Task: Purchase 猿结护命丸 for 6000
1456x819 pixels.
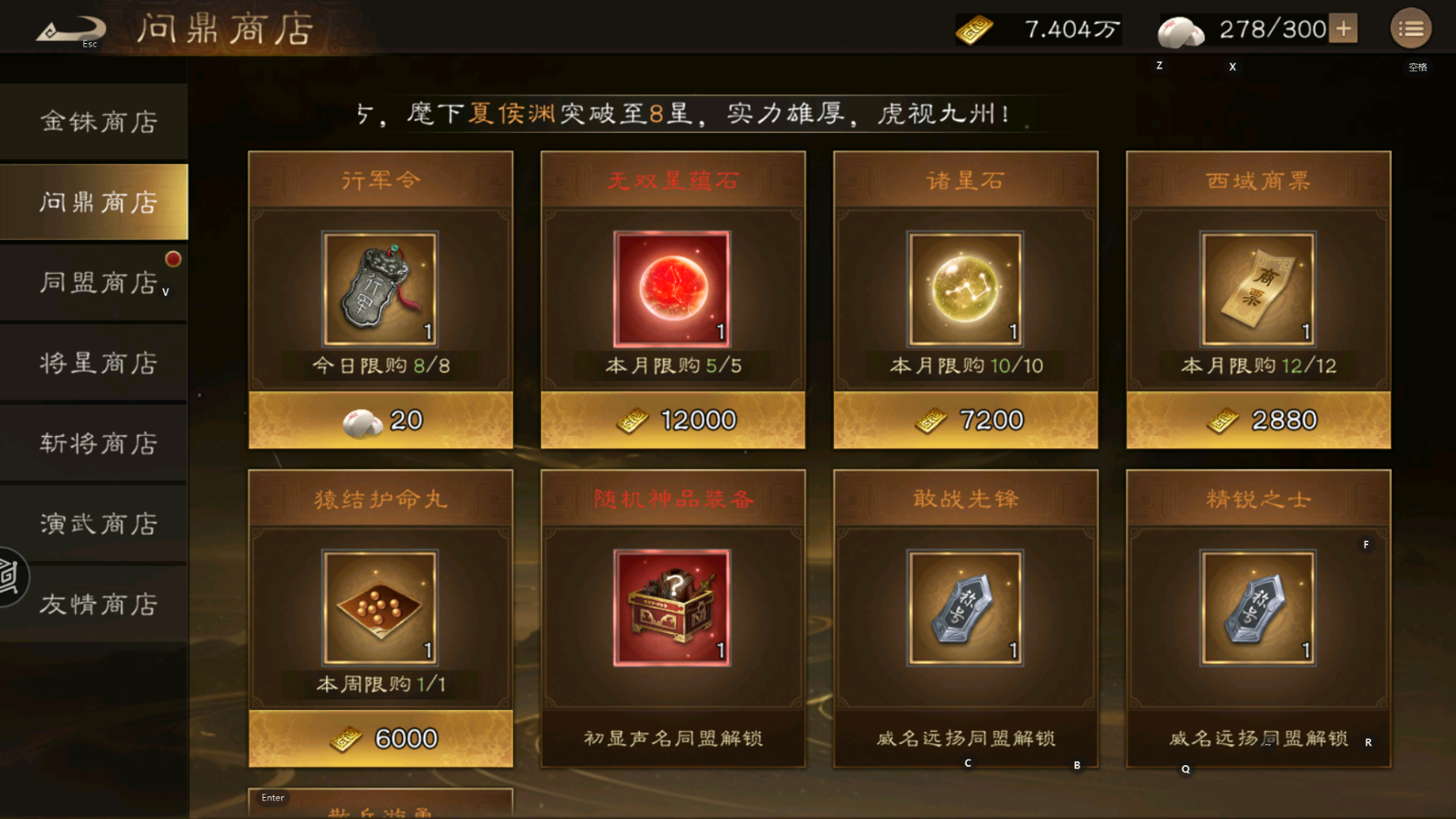Action: (x=379, y=737)
